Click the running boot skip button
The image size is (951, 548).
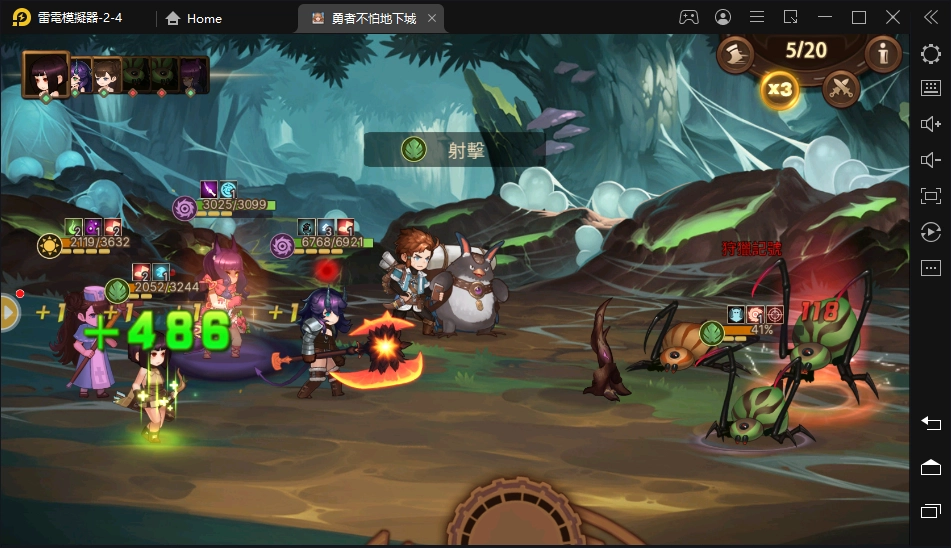[737, 55]
